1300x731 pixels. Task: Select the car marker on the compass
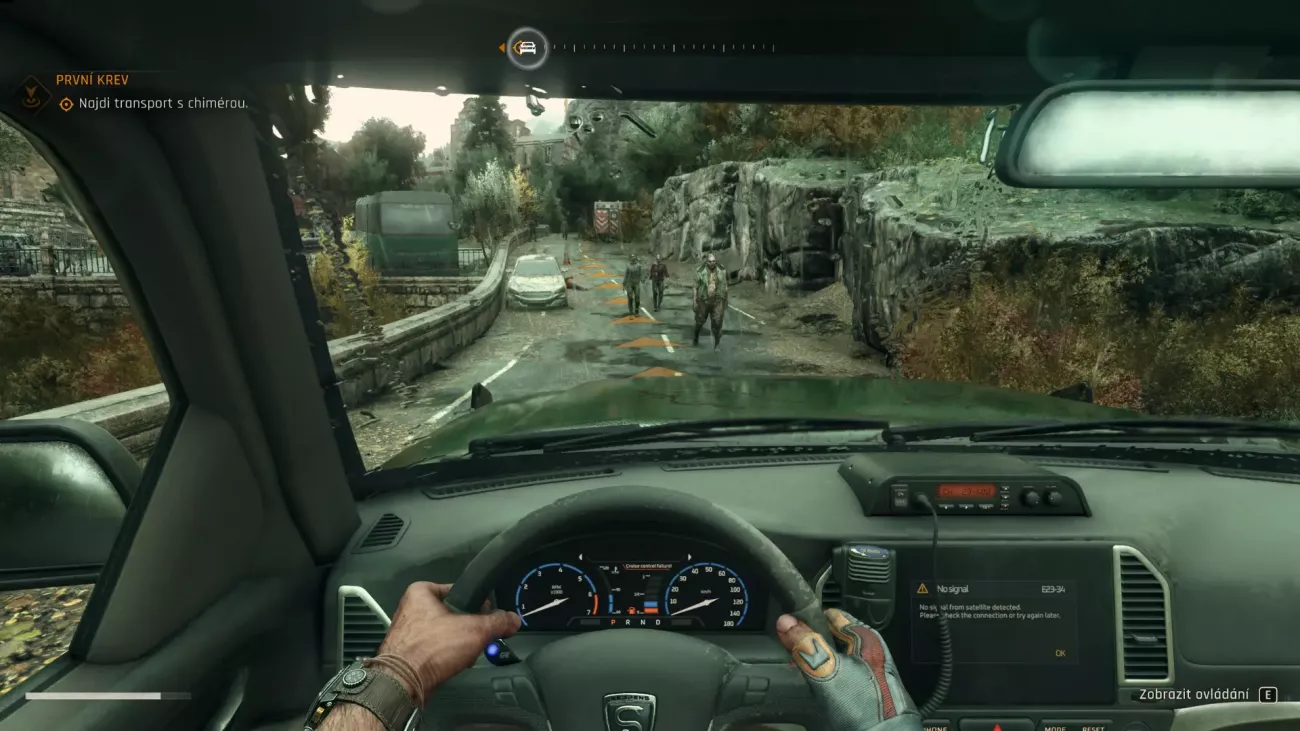click(x=527, y=47)
